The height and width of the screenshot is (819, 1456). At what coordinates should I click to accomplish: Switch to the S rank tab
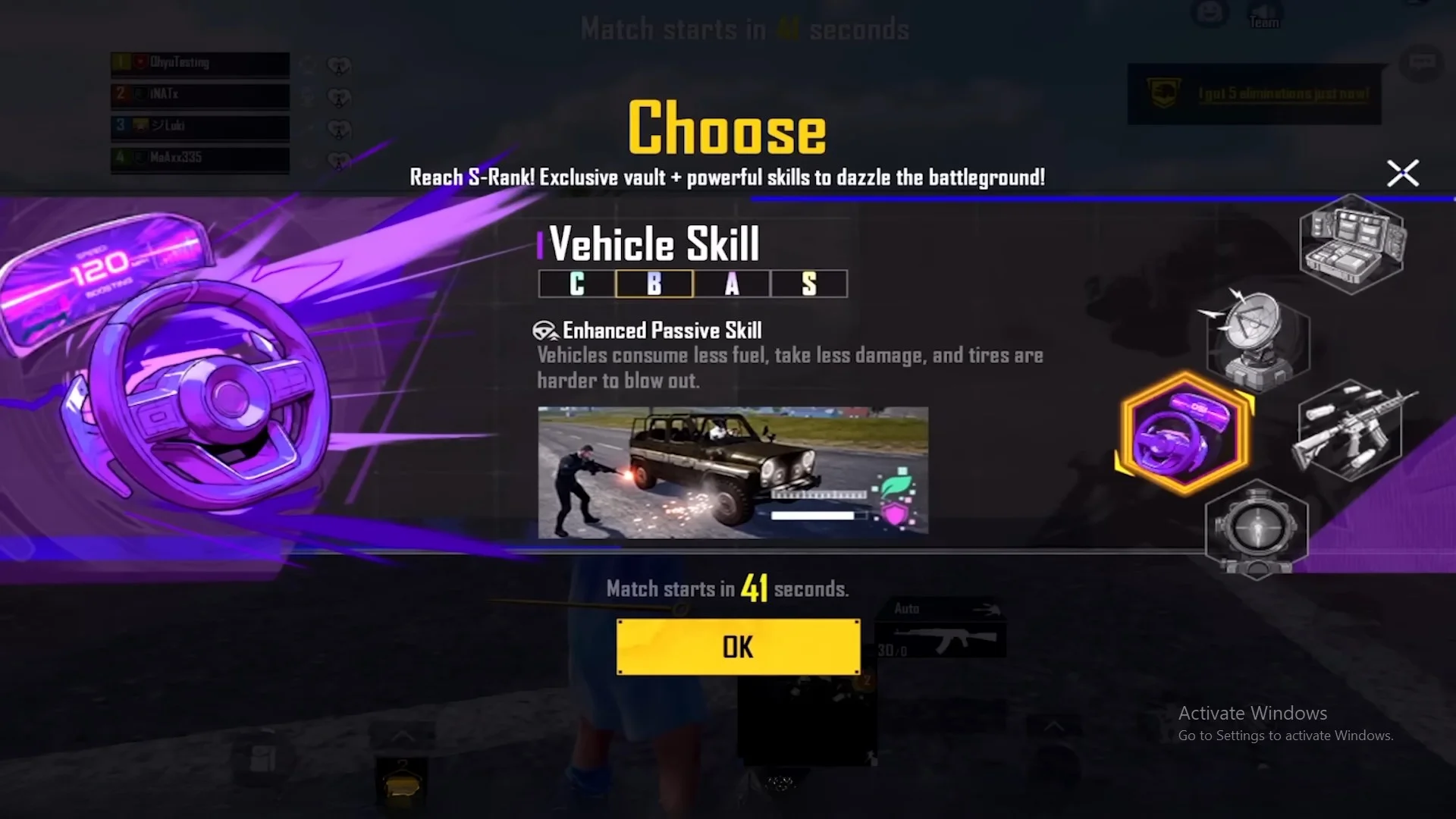[809, 284]
